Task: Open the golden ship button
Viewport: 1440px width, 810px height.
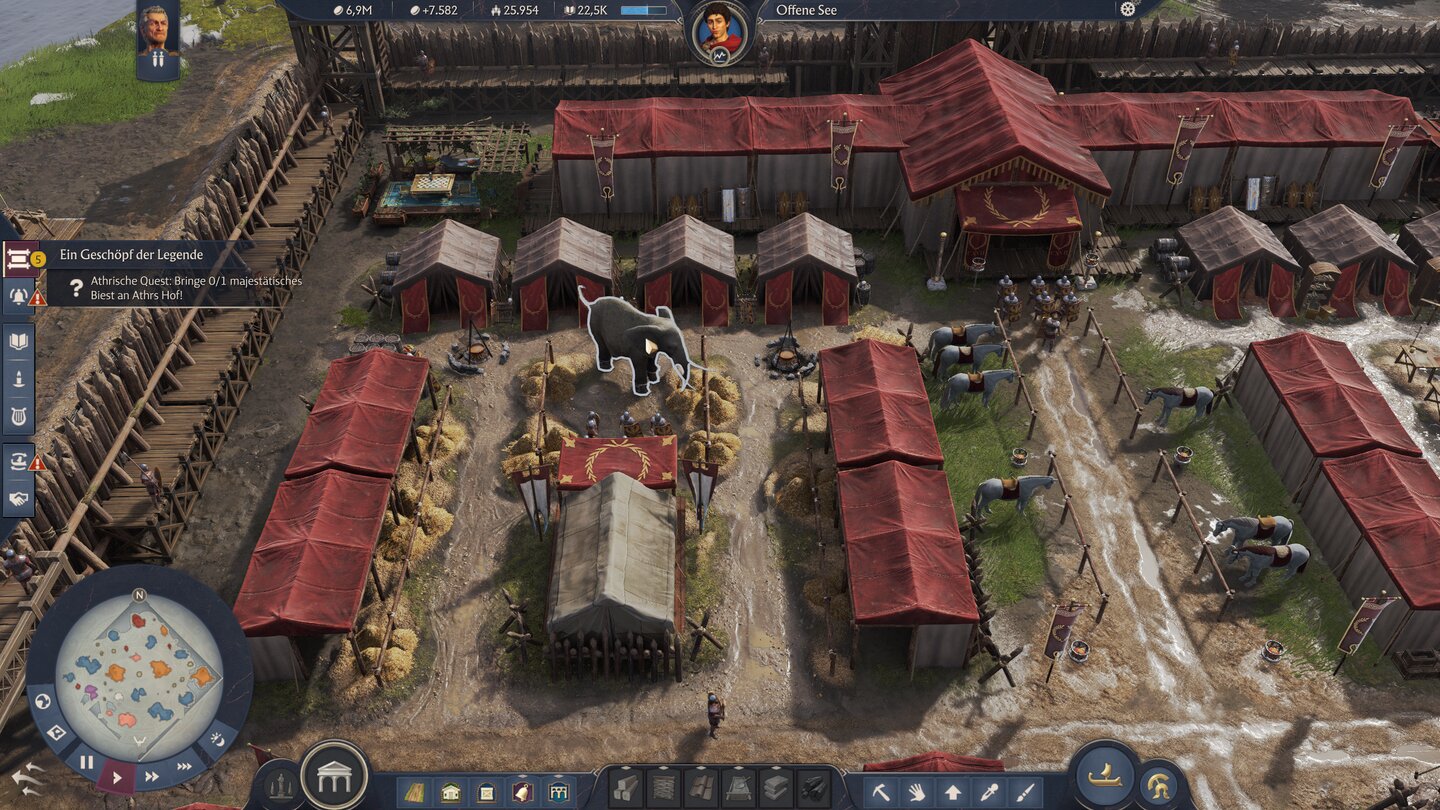Action: pyautogui.click(x=1104, y=774)
